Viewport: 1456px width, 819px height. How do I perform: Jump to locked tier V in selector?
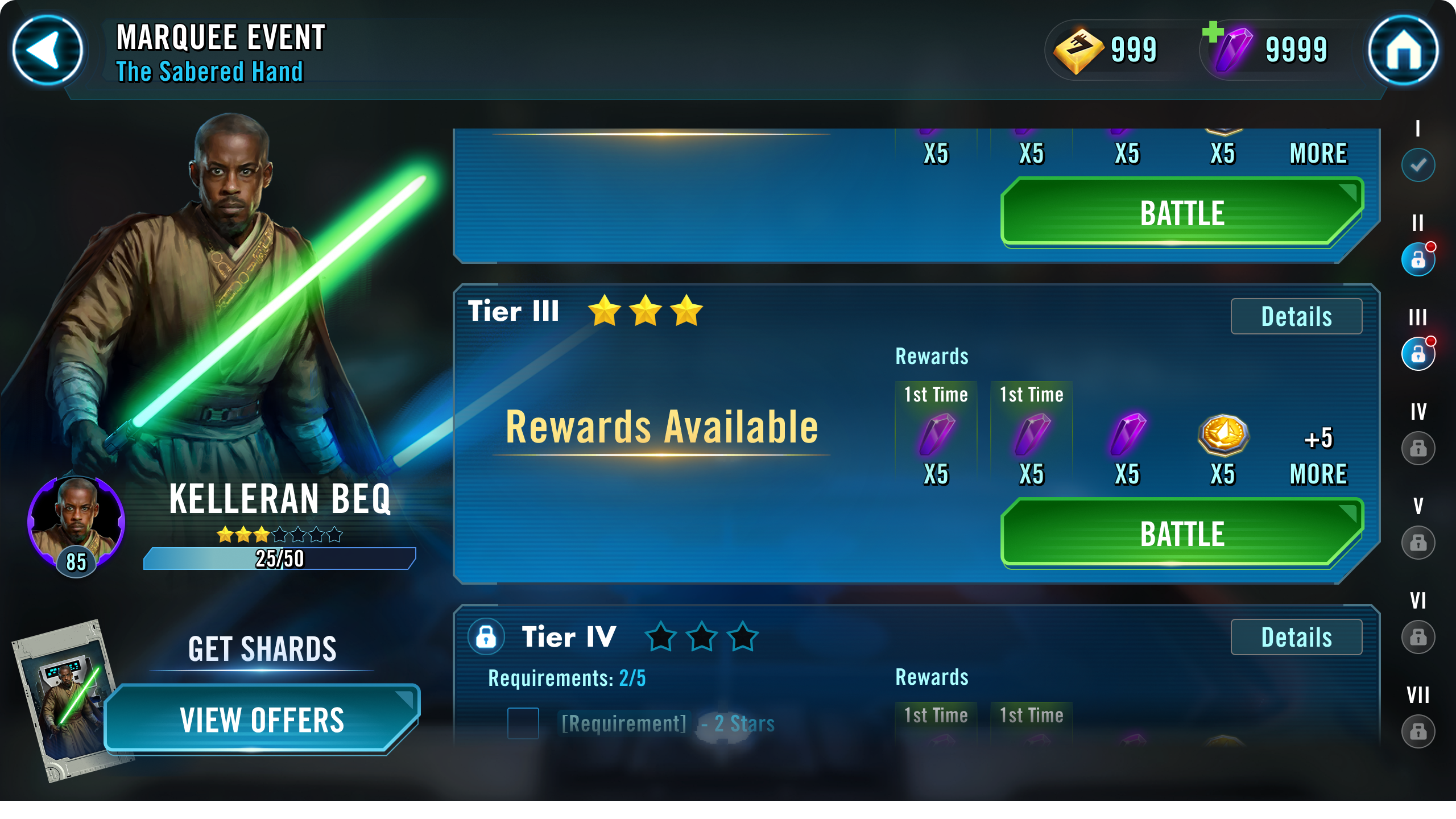pyautogui.click(x=1418, y=543)
